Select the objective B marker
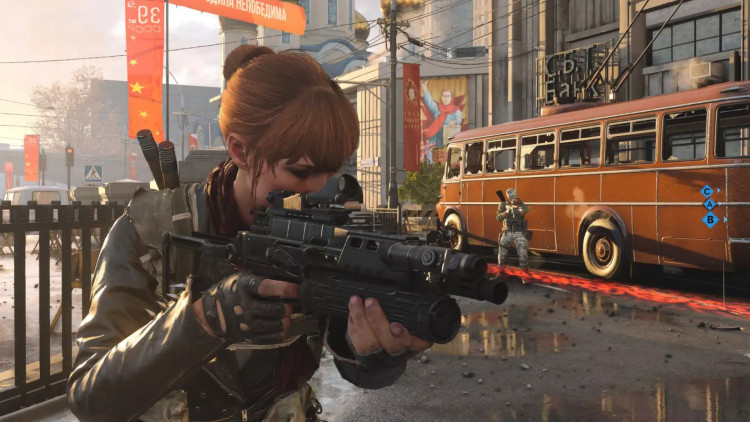 click(709, 219)
